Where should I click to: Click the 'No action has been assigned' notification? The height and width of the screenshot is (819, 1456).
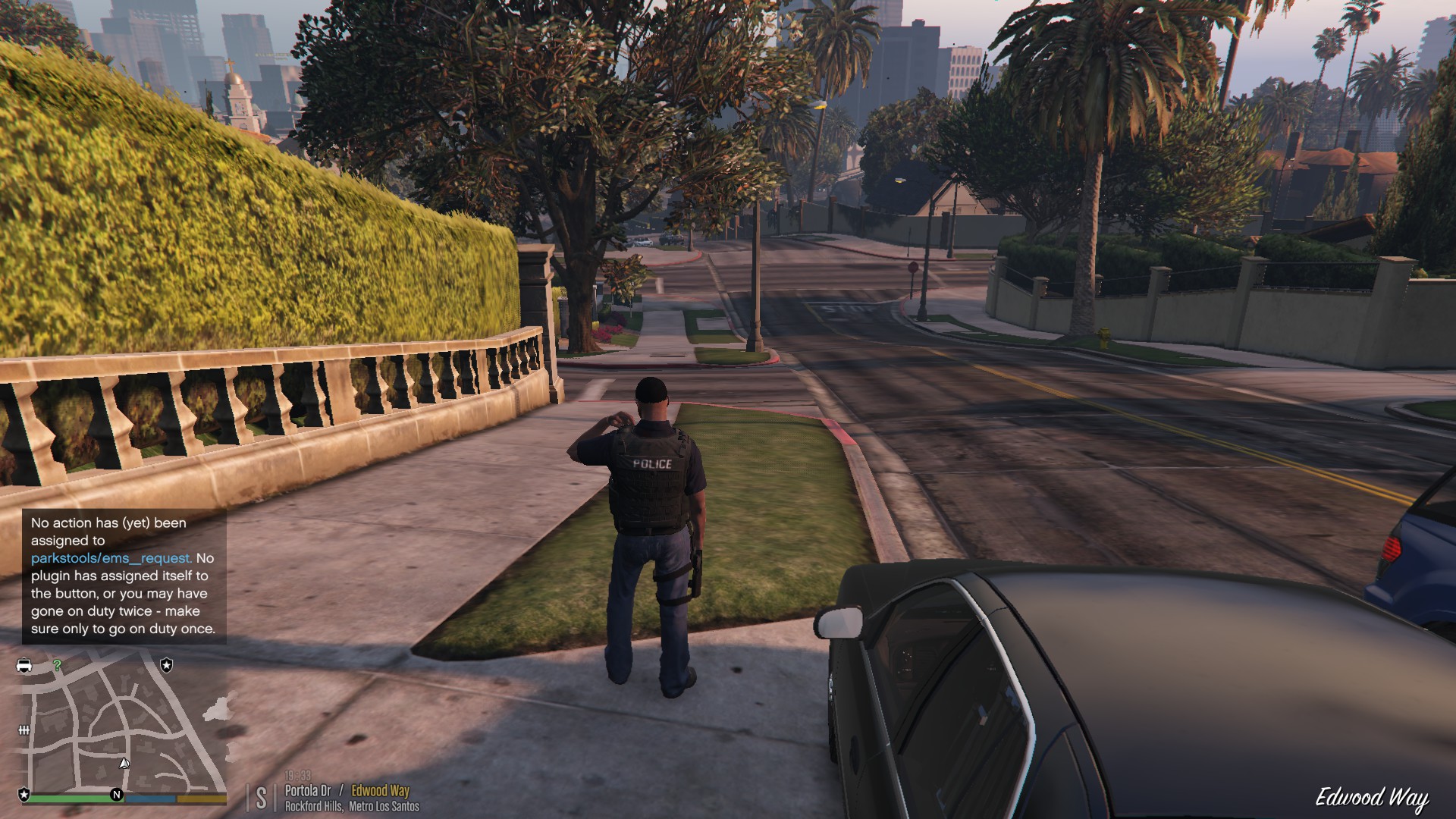click(x=124, y=576)
